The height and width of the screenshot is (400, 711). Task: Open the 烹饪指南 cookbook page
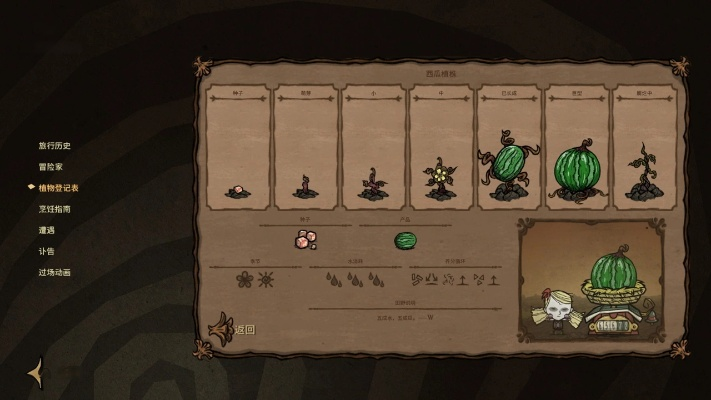coord(55,208)
